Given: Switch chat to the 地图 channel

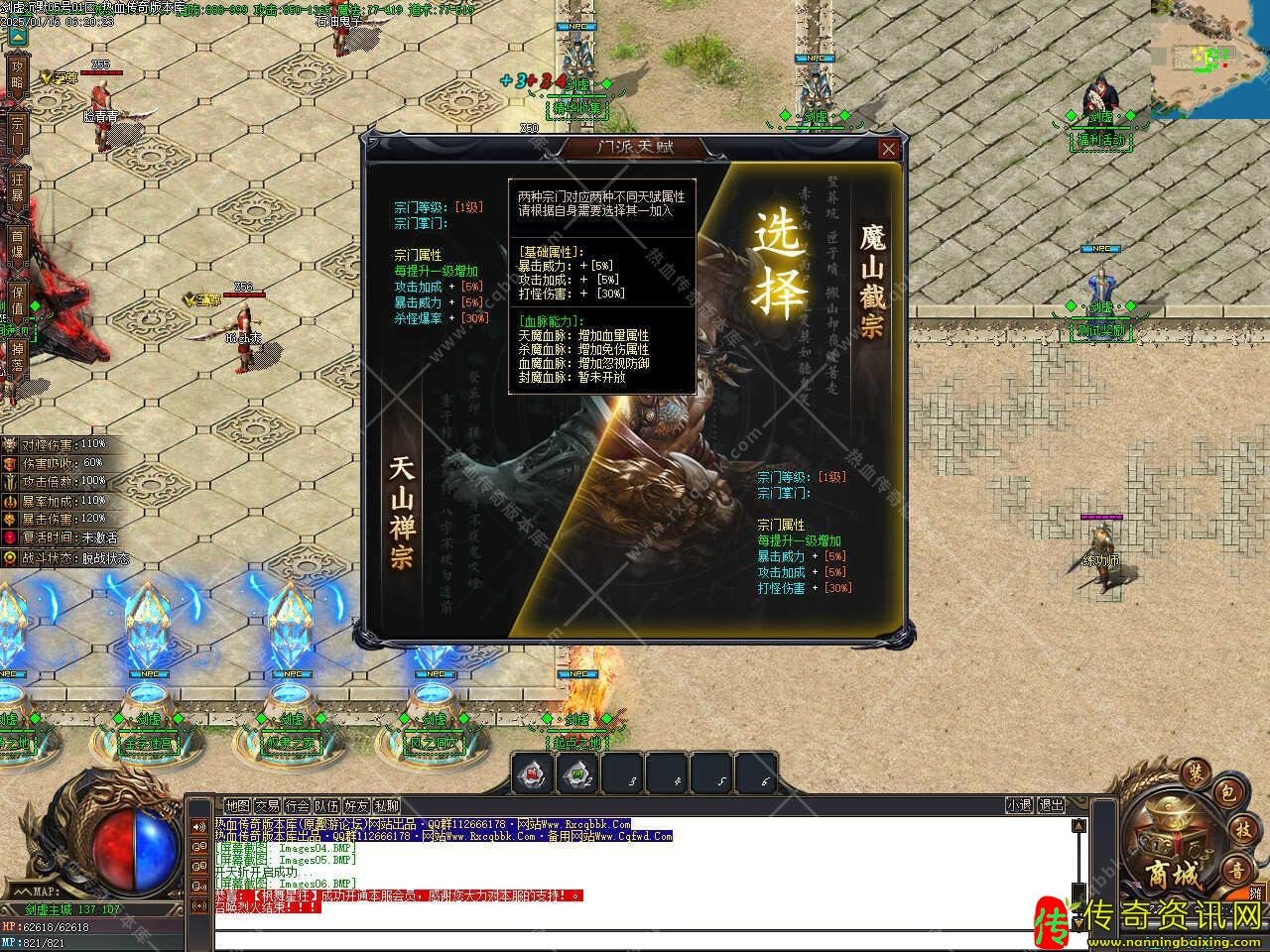Looking at the screenshot, I should tap(237, 806).
